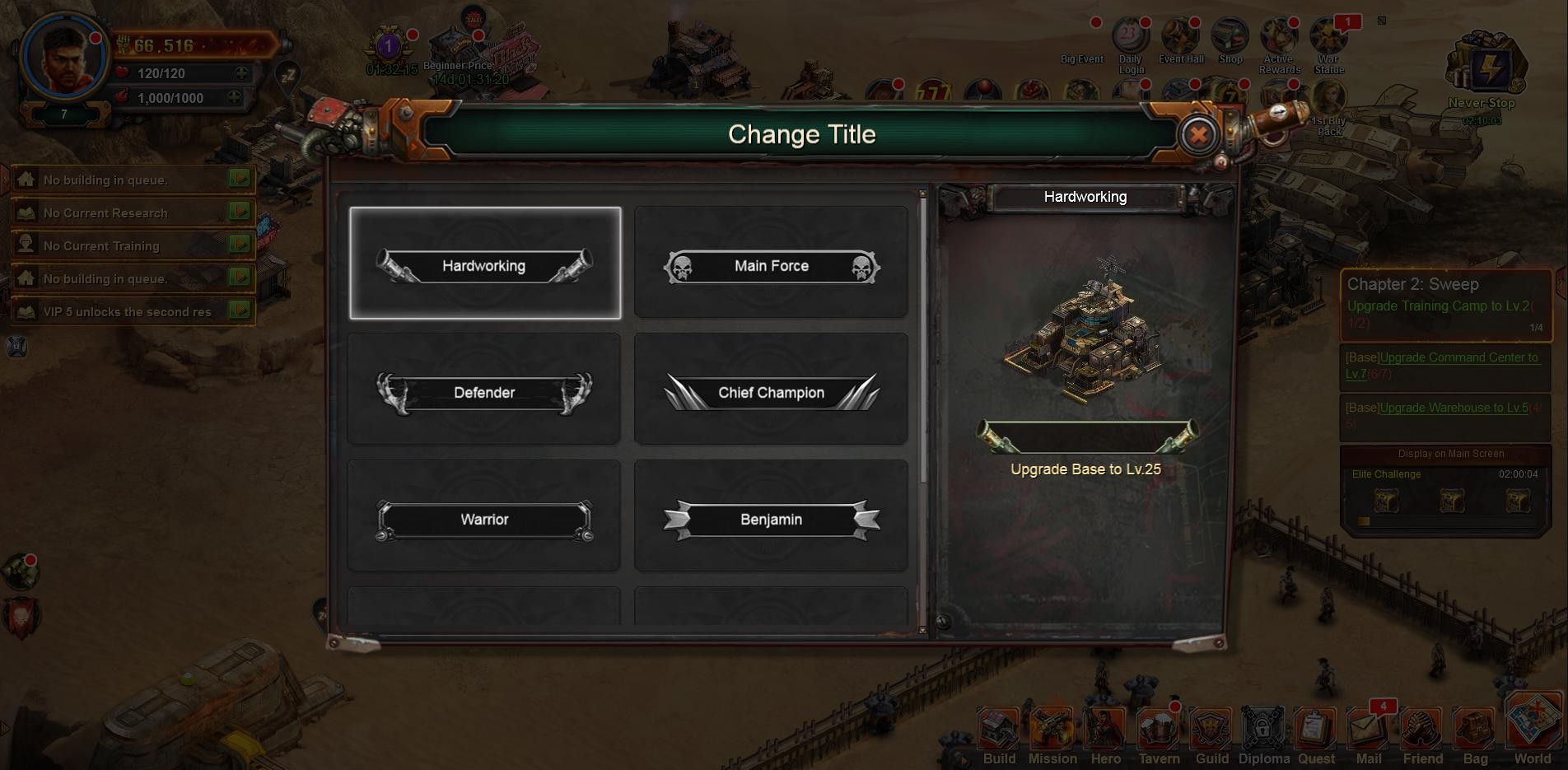Enter the Tavern
The width and height of the screenshot is (1568, 770).
point(1159,735)
